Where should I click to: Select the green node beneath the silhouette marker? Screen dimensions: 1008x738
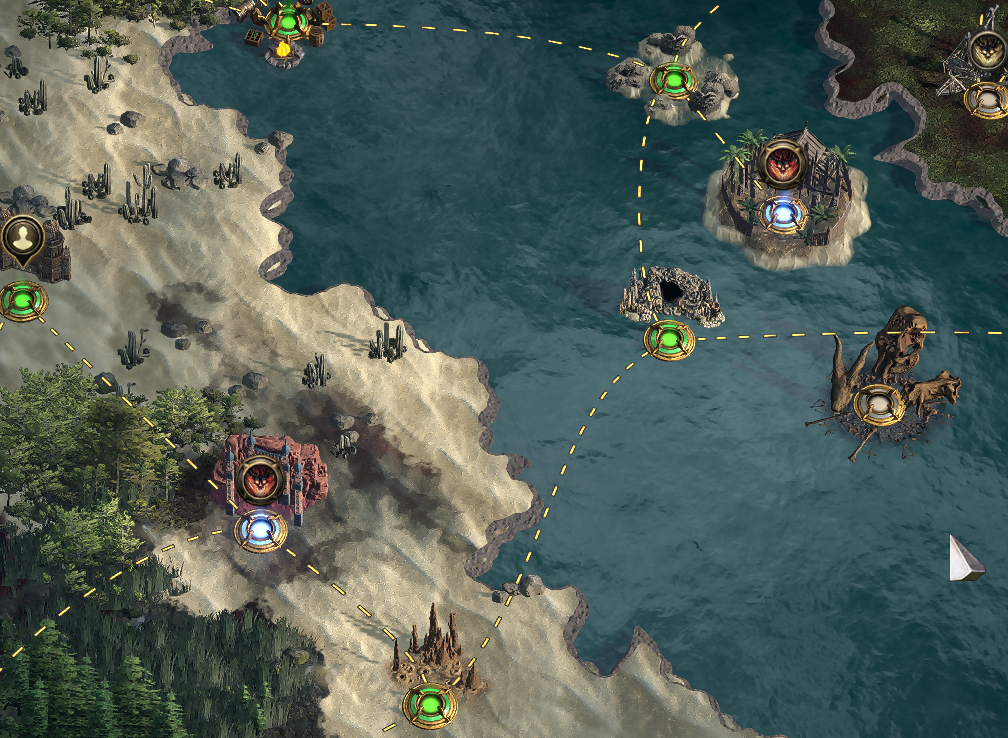(x=20, y=300)
